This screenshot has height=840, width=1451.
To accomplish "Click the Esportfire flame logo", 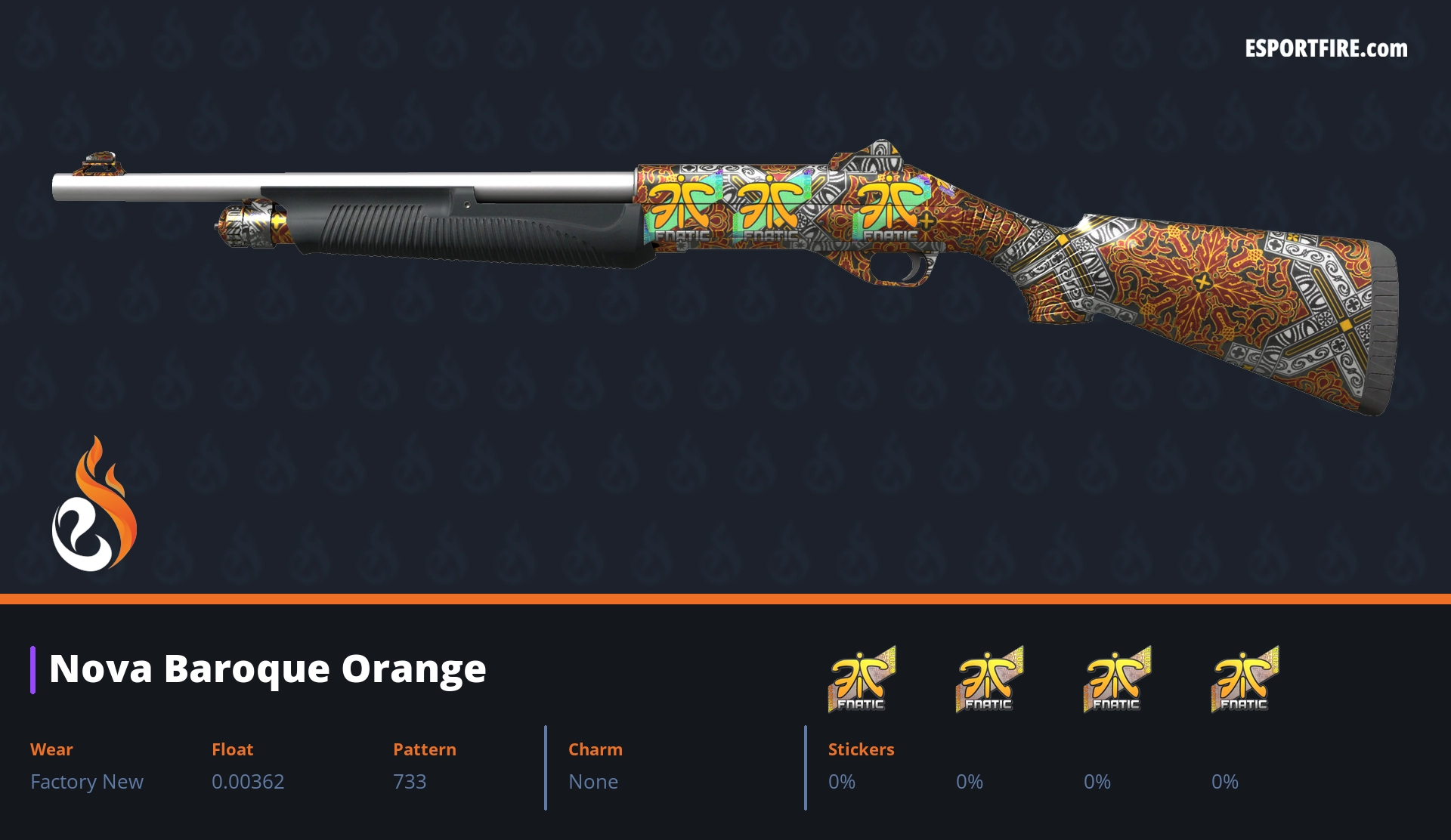I will click(94, 505).
